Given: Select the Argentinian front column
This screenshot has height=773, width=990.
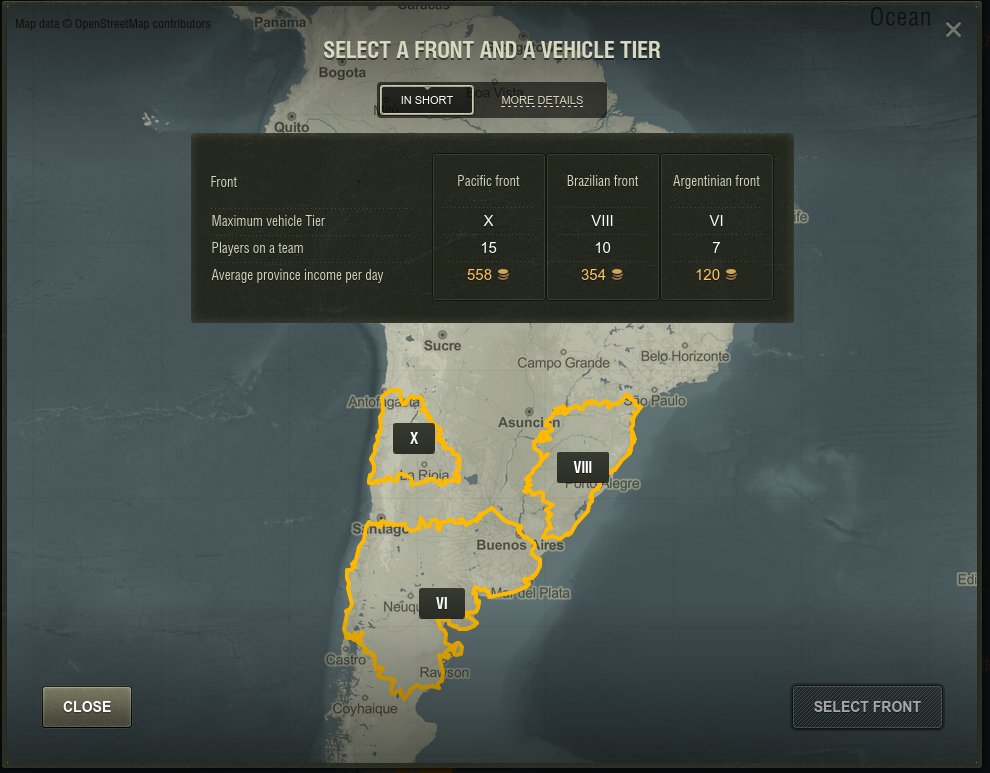Looking at the screenshot, I should point(717,227).
